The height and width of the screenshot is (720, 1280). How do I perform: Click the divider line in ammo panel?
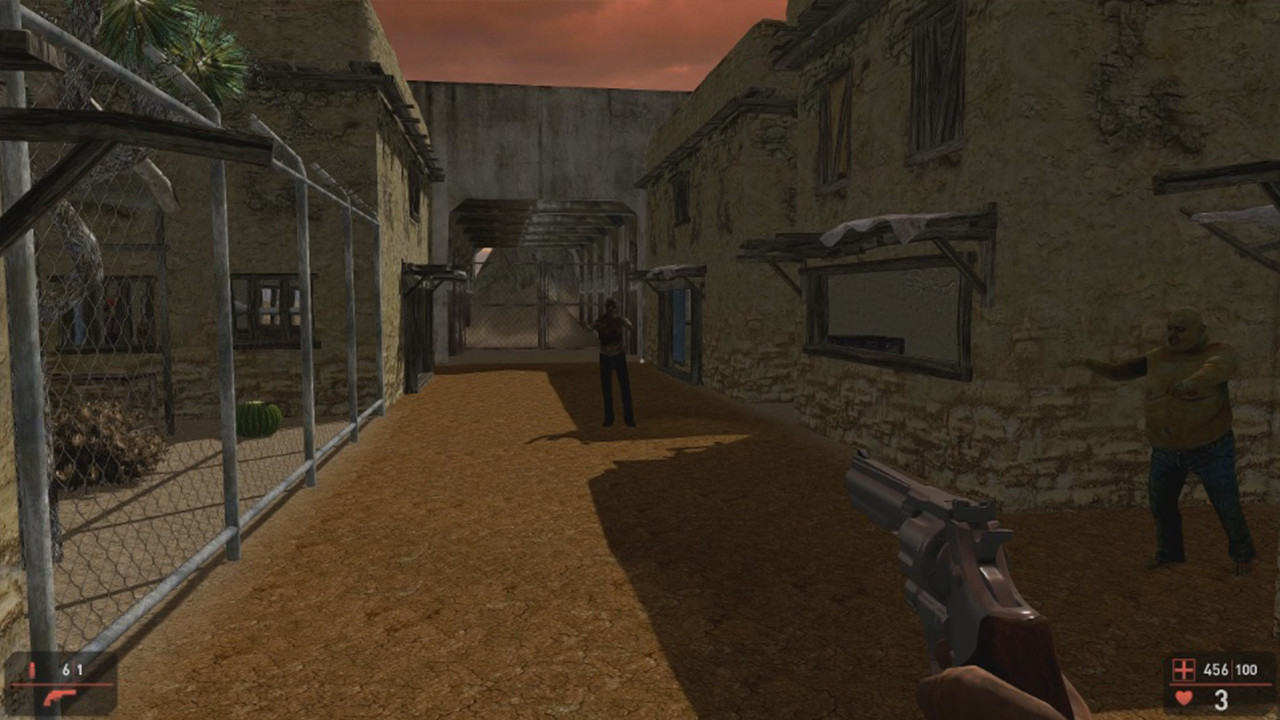(x=61, y=684)
